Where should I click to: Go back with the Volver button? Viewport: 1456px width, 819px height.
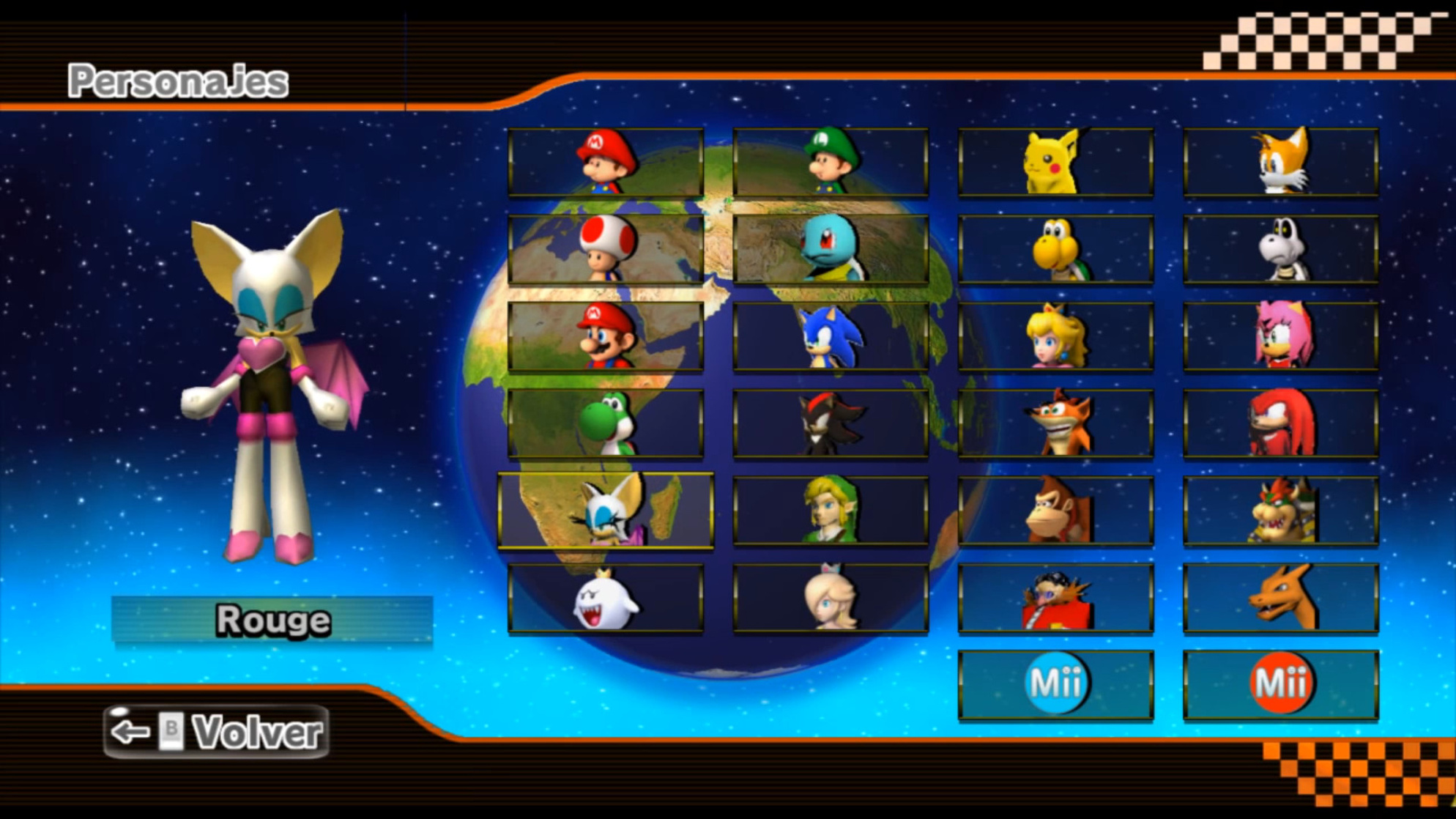(x=217, y=731)
